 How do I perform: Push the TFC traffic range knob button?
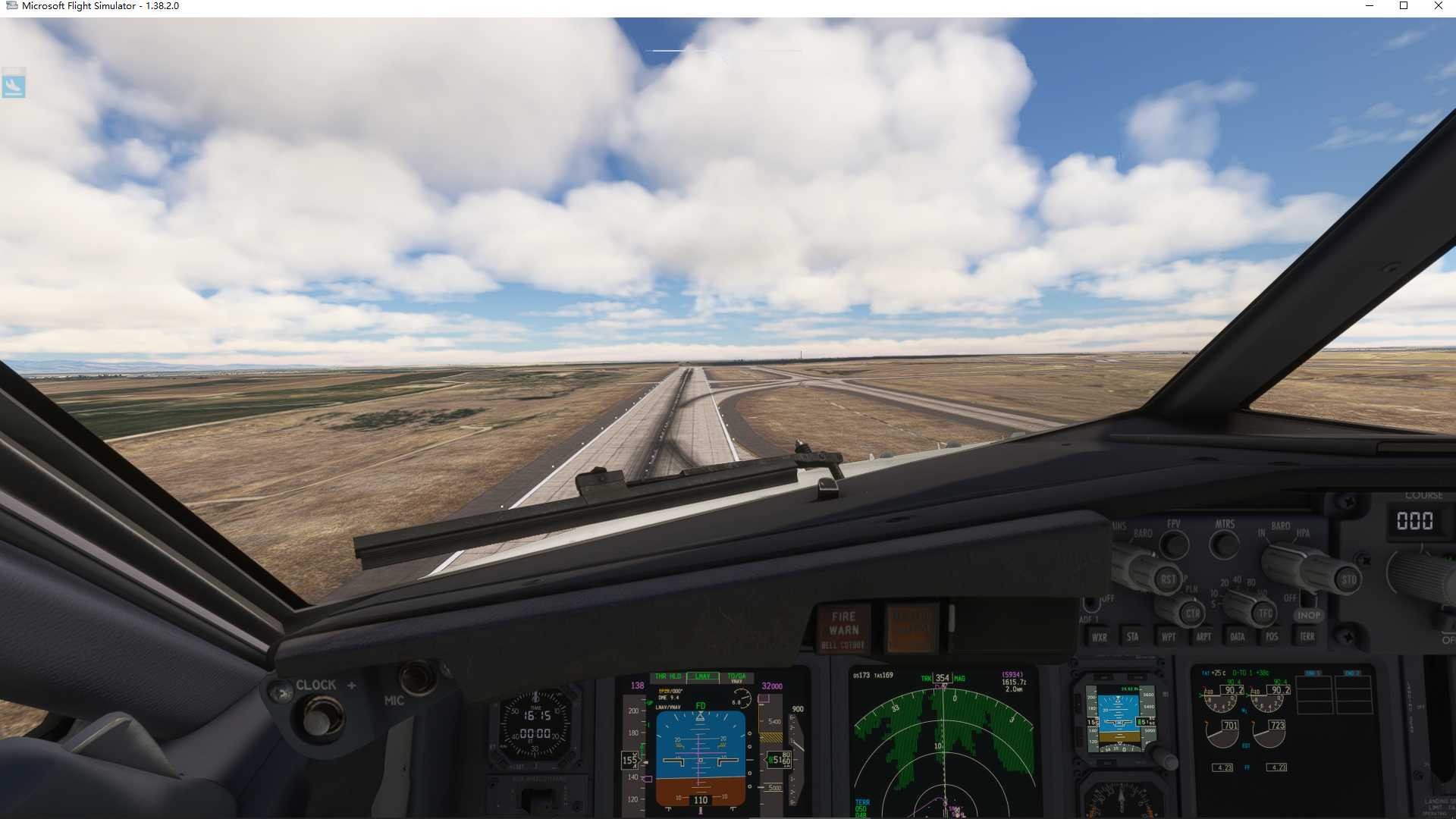pyautogui.click(x=1265, y=613)
